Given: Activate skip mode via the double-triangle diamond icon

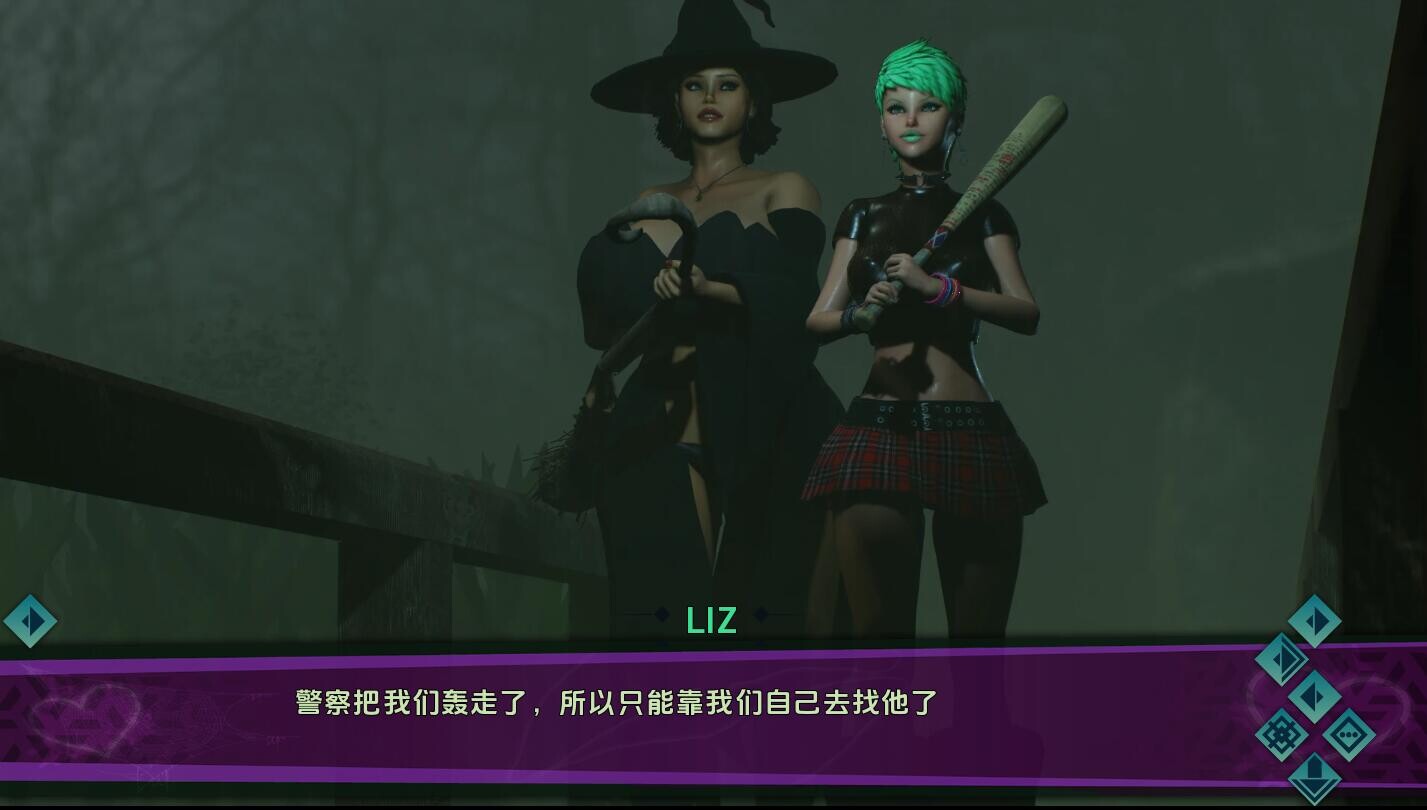Looking at the screenshot, I should click(1284, 660).
